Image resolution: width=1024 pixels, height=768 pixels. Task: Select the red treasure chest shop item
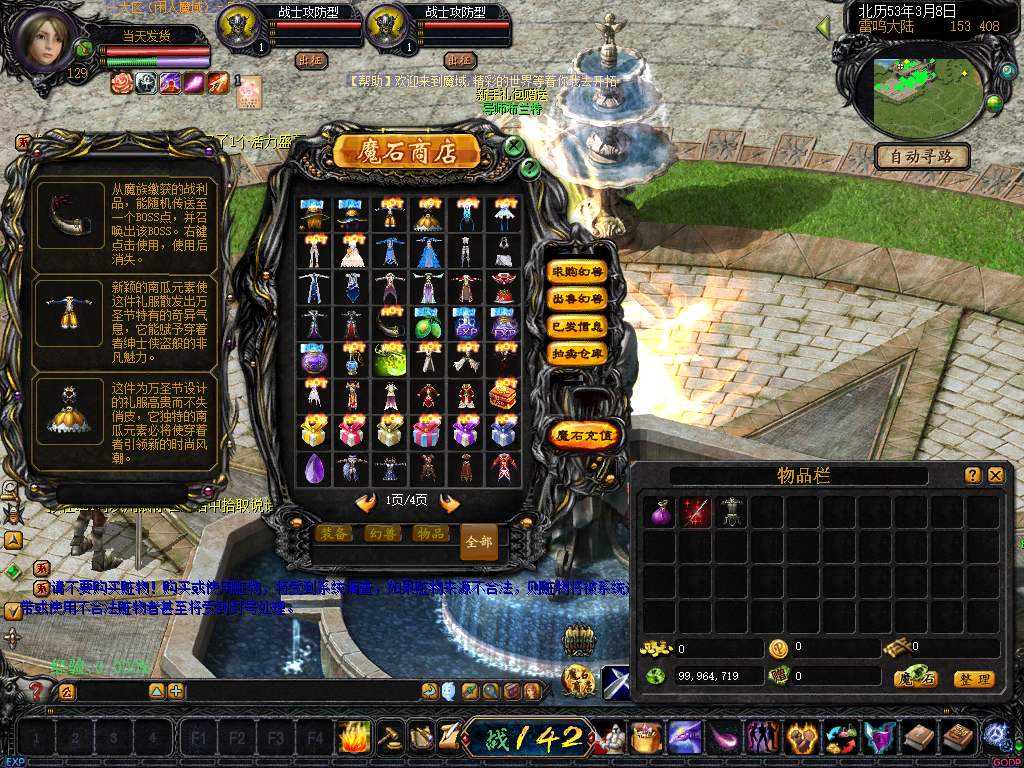[503, 395]
